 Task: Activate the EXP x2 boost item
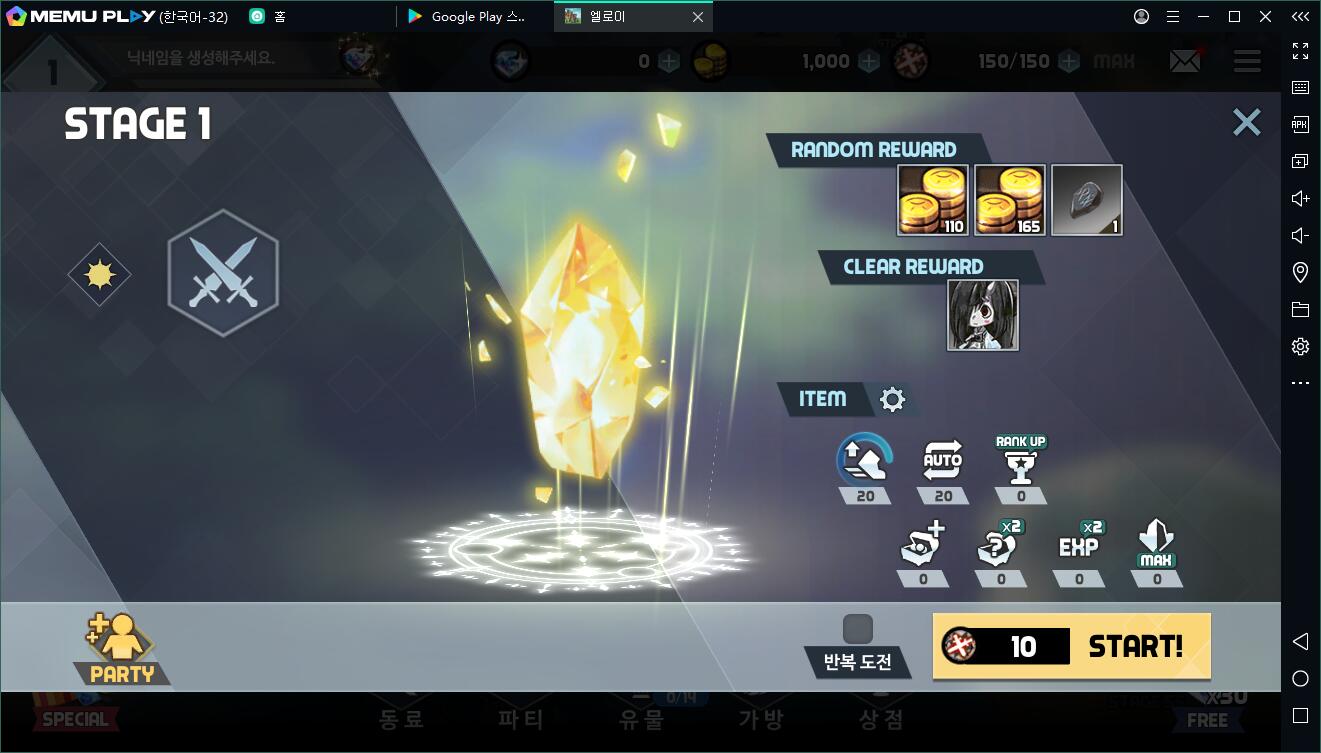[x=1079, y=545]
